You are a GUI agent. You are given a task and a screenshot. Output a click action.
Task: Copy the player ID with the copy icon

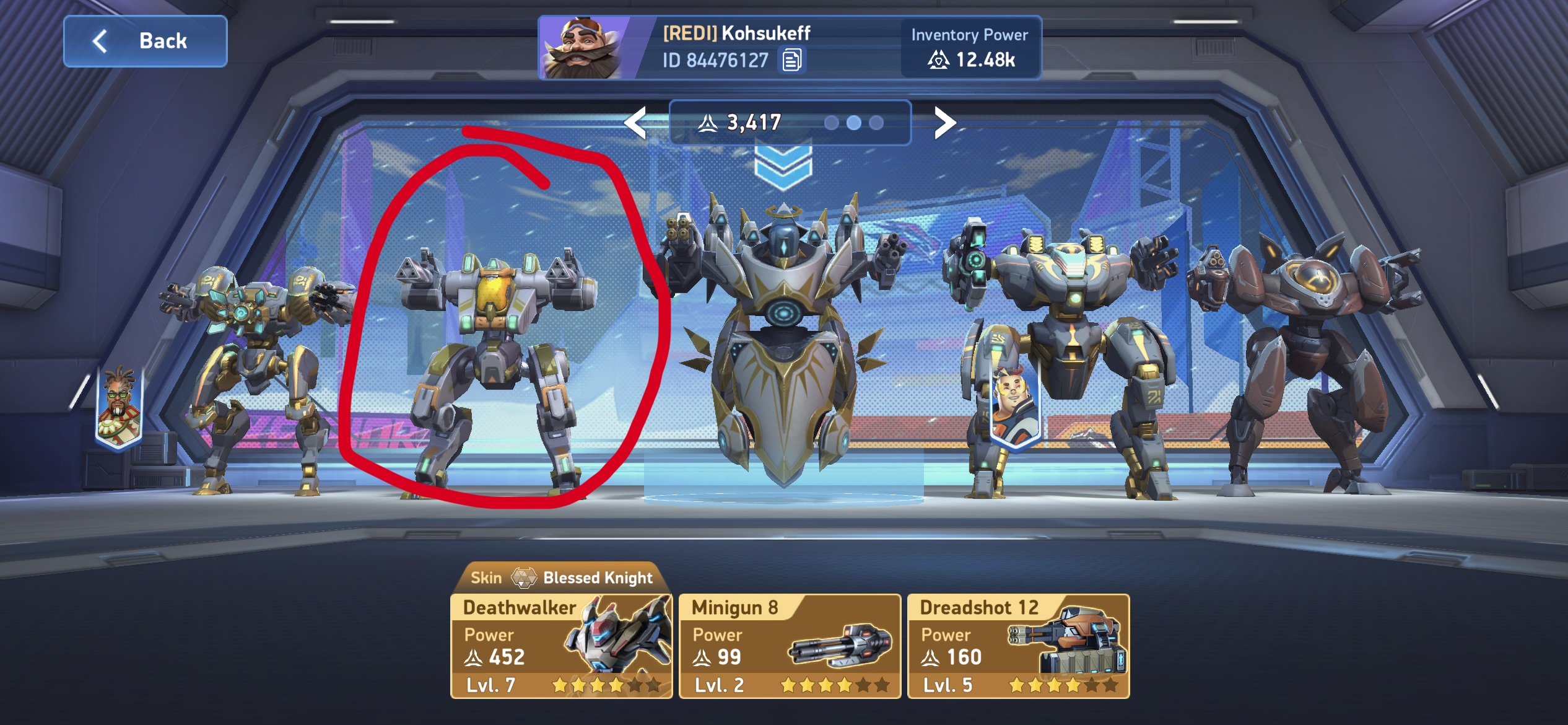pyautogui.click(x=791, y=60)
